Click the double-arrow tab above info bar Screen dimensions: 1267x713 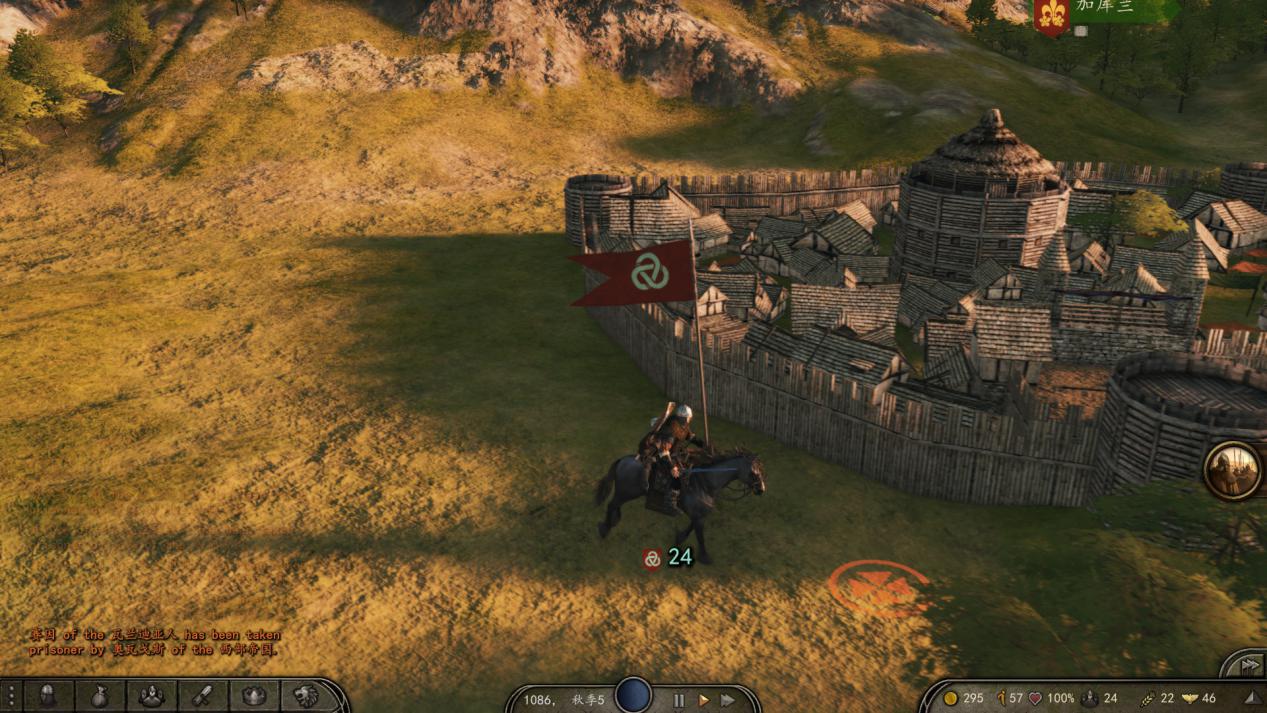(x=1248, y=665)
